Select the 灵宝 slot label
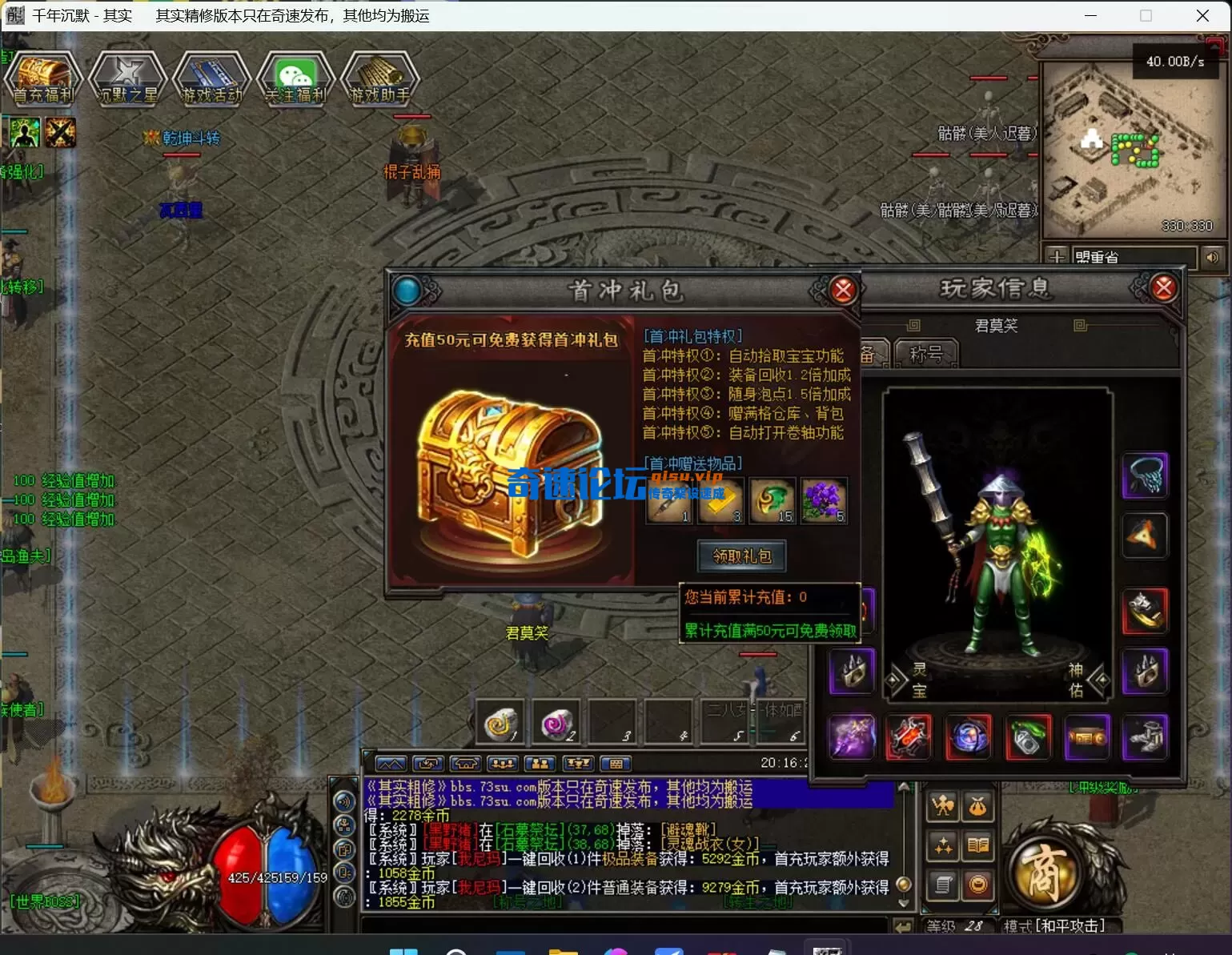 [x=919, y=680]
